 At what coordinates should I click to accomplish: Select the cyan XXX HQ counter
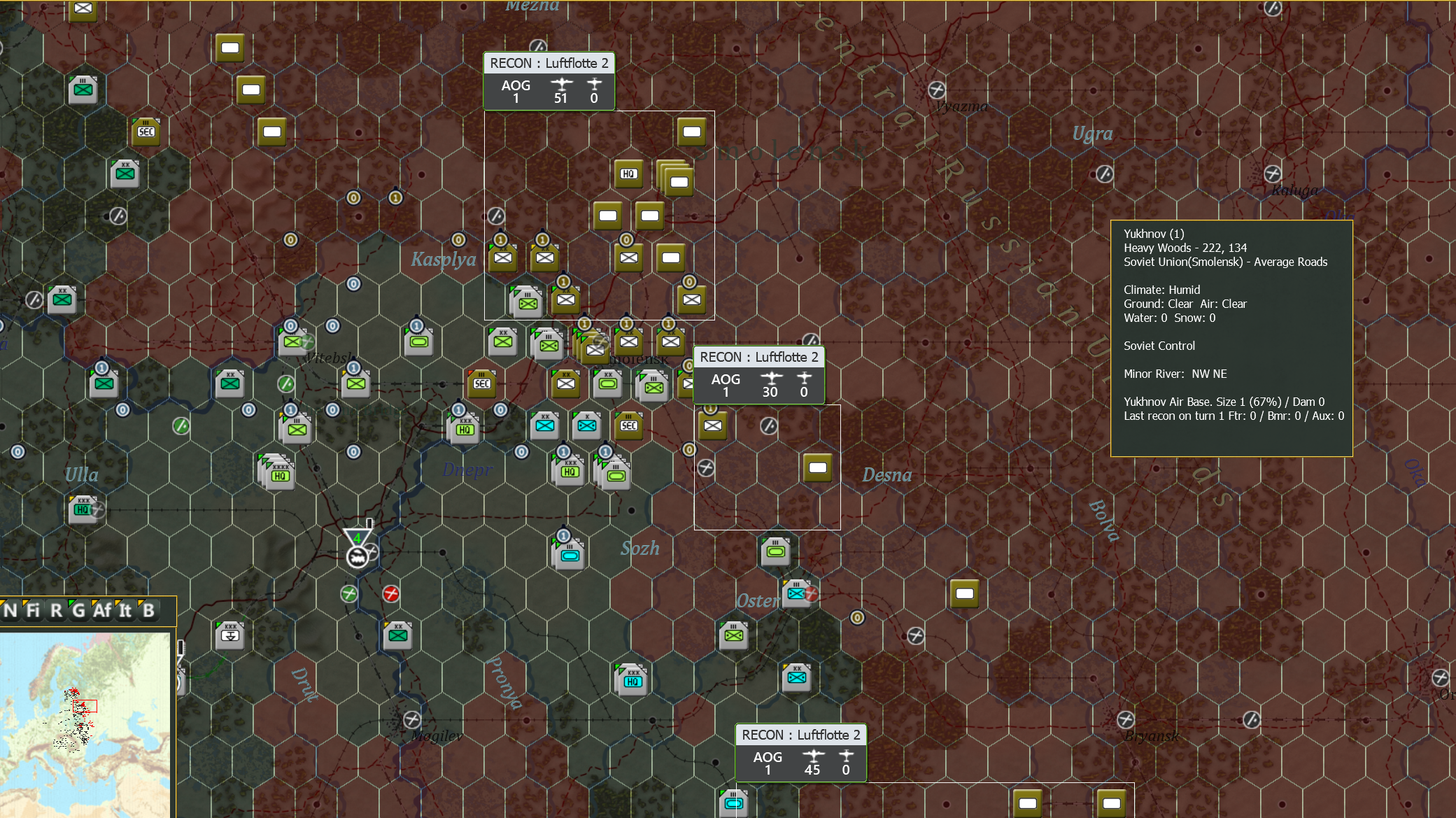pos(632,680)
